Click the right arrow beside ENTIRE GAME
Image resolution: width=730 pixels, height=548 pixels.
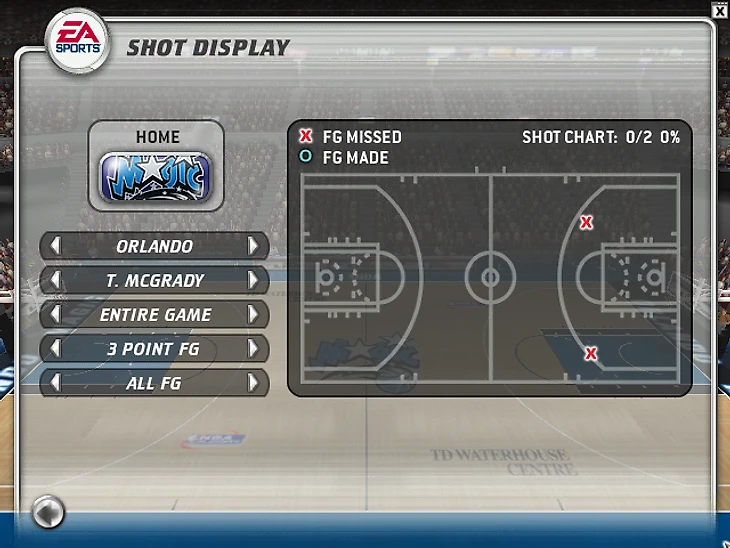(254, 315)
